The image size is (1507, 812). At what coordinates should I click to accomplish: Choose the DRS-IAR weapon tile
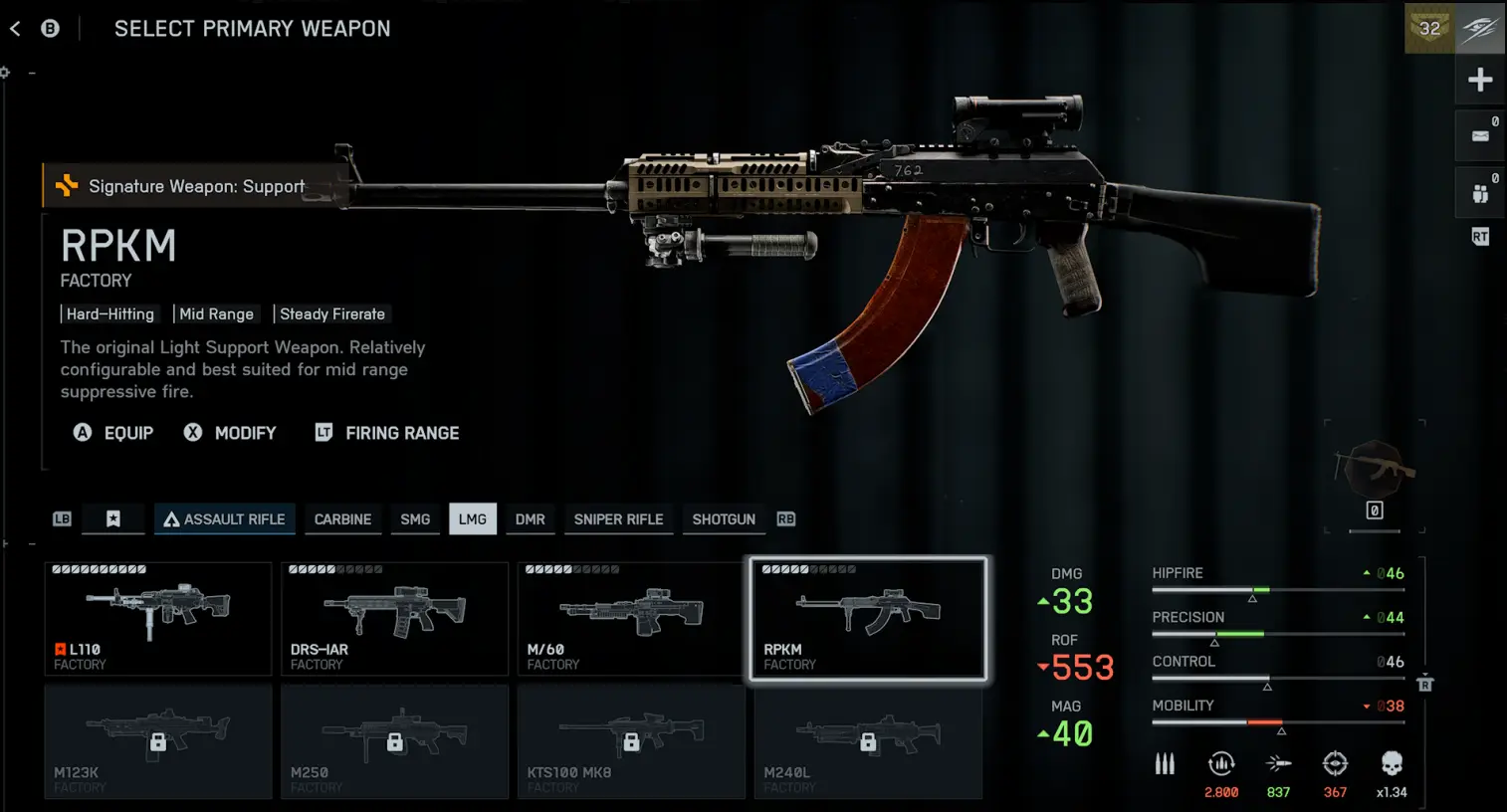click(394, 618)
